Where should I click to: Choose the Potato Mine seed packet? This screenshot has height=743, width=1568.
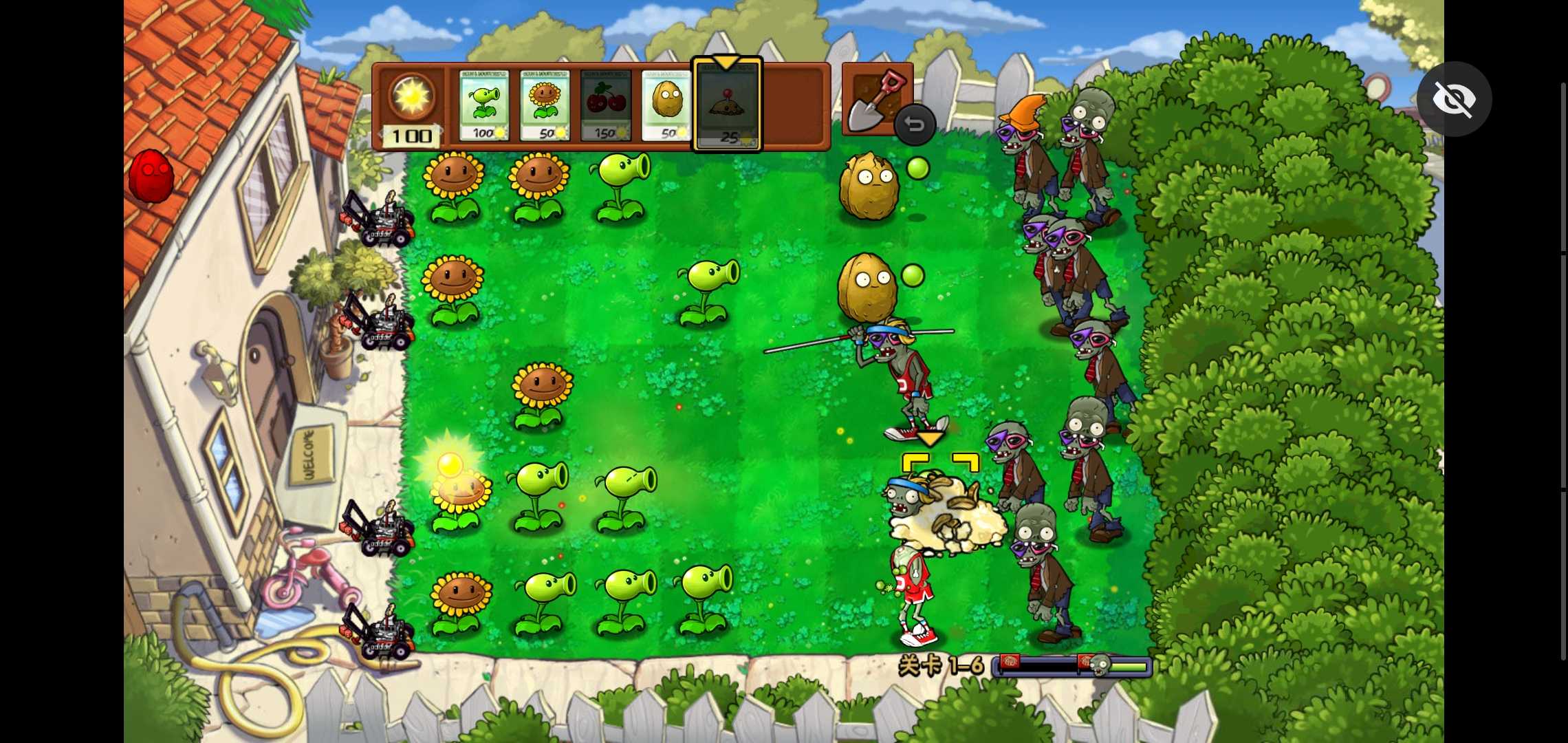click(727, 105)
